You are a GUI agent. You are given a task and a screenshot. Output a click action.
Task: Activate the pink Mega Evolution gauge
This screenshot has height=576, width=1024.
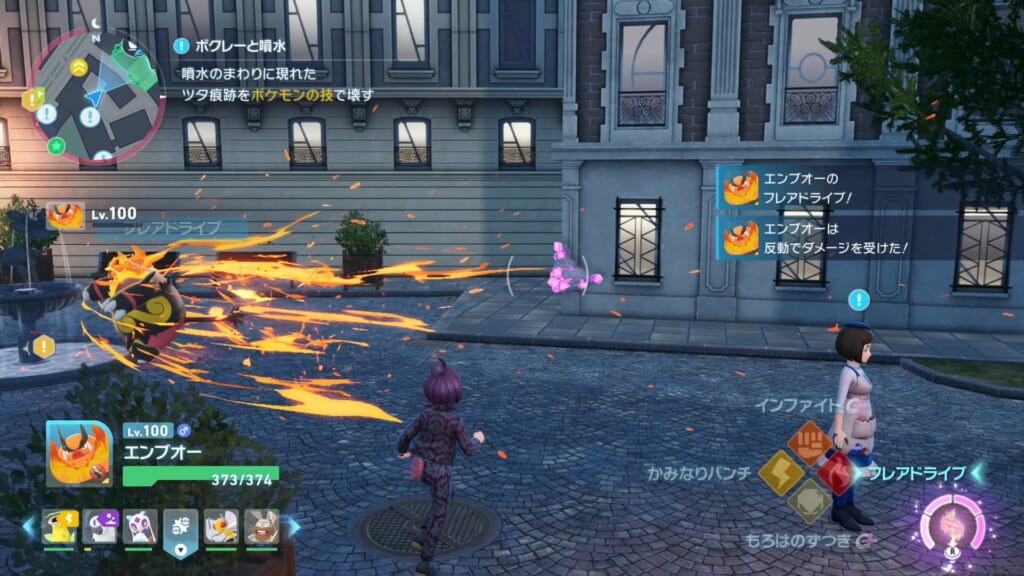[x=952, y=525]
